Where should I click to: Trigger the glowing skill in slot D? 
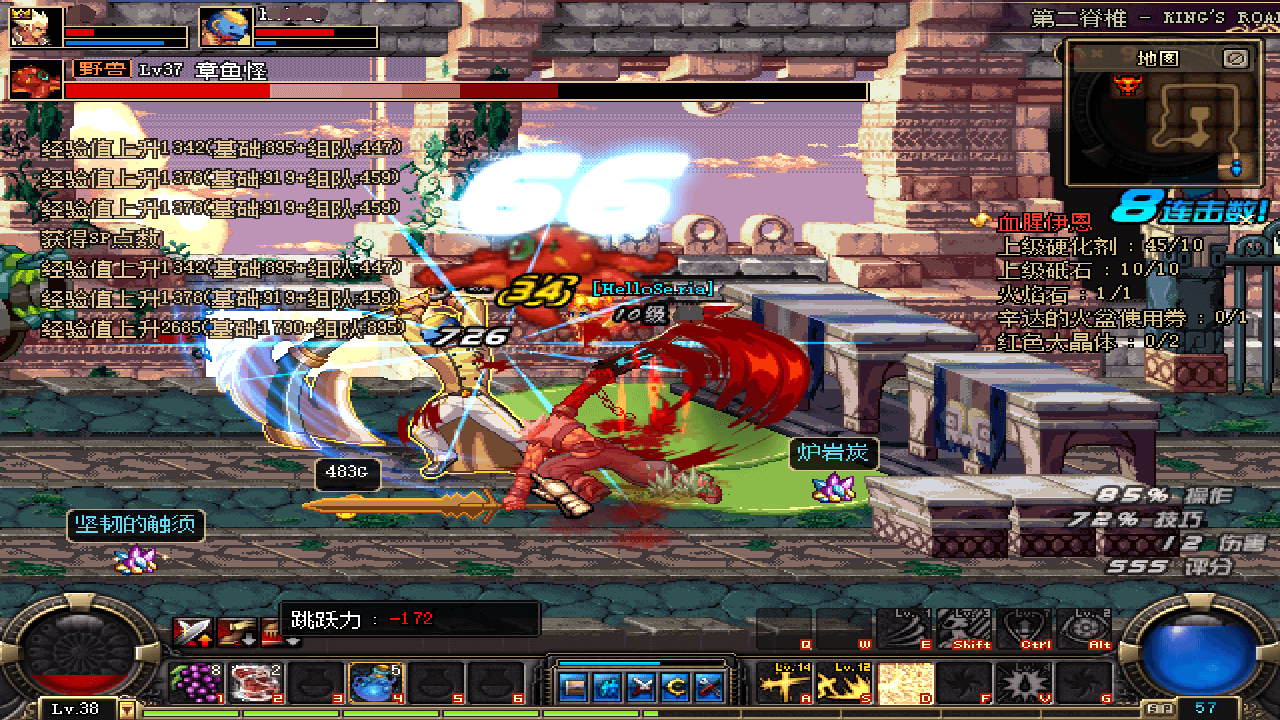905,683
